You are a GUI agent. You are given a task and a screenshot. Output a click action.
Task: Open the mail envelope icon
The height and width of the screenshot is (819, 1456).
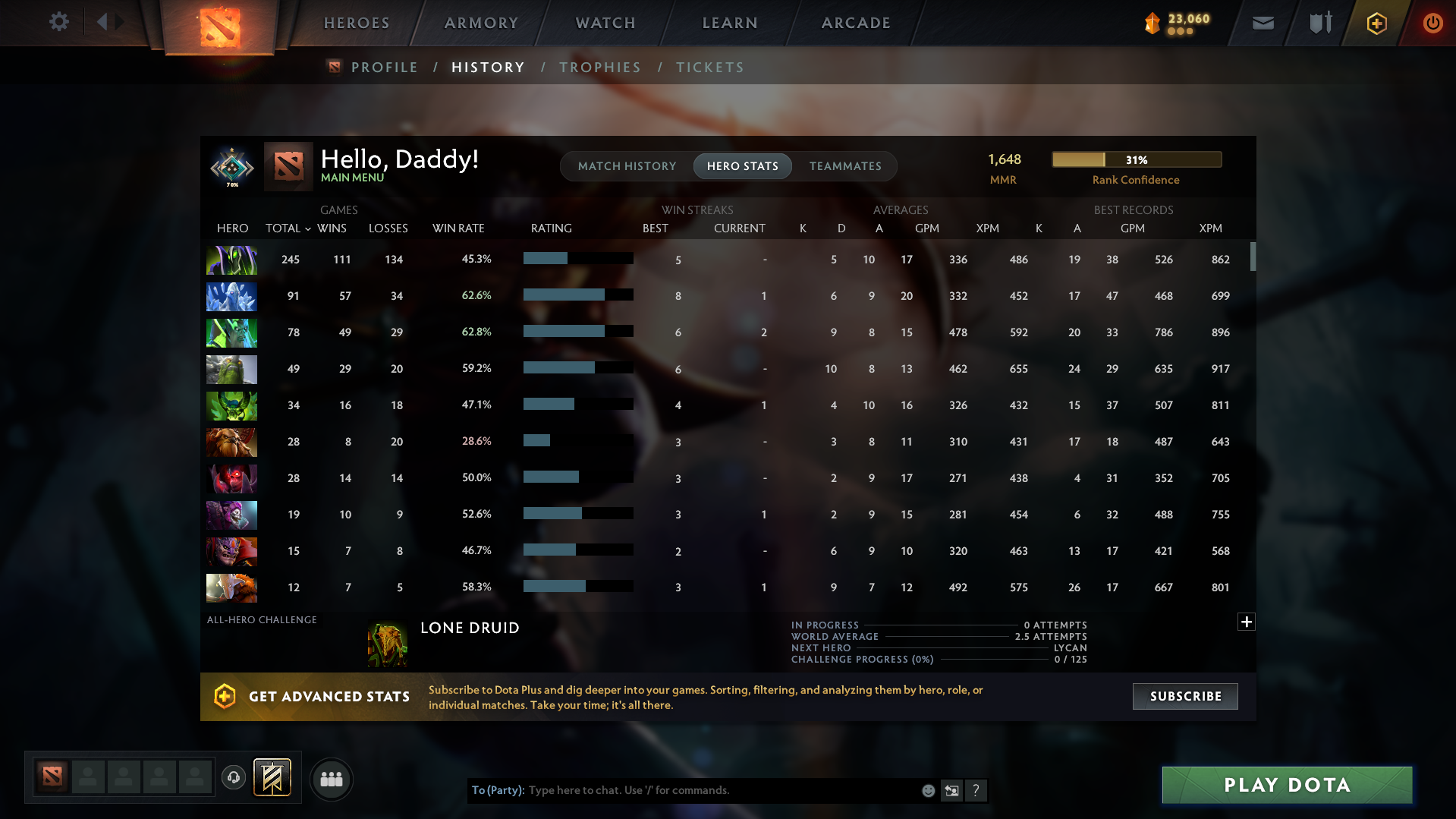(x=1262, y=23)
